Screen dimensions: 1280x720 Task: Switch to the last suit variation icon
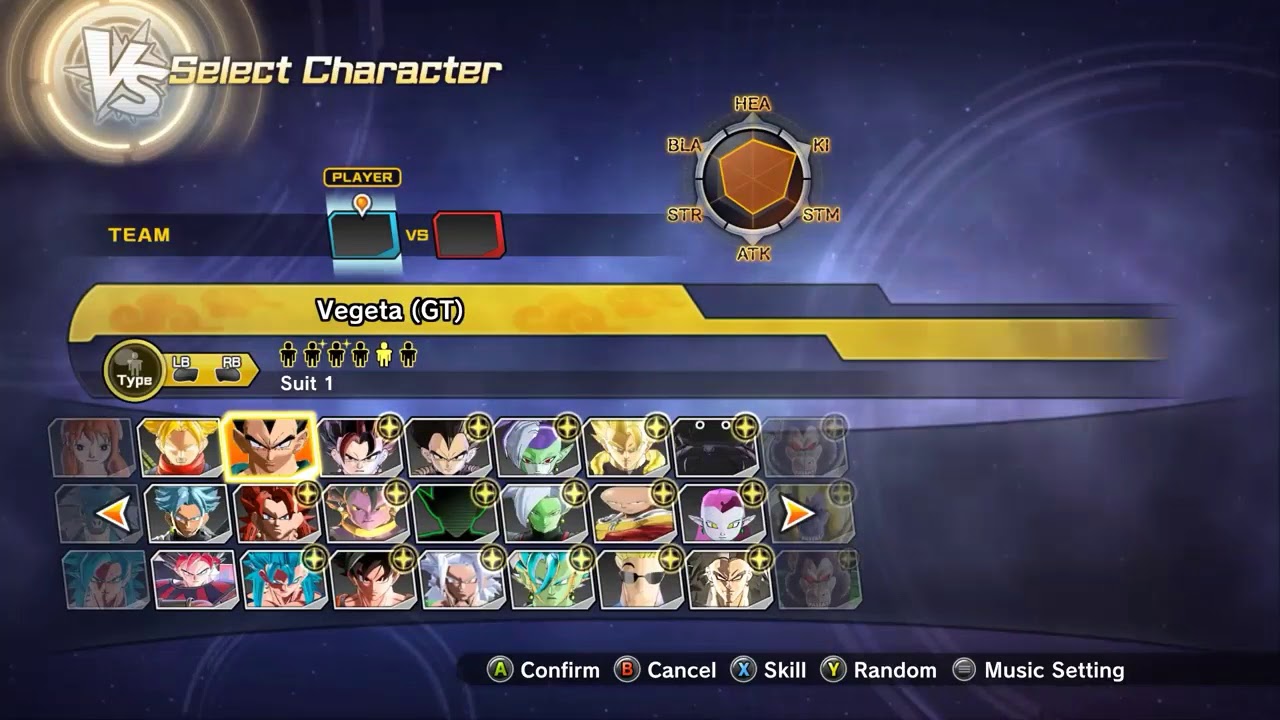(408, 356)
